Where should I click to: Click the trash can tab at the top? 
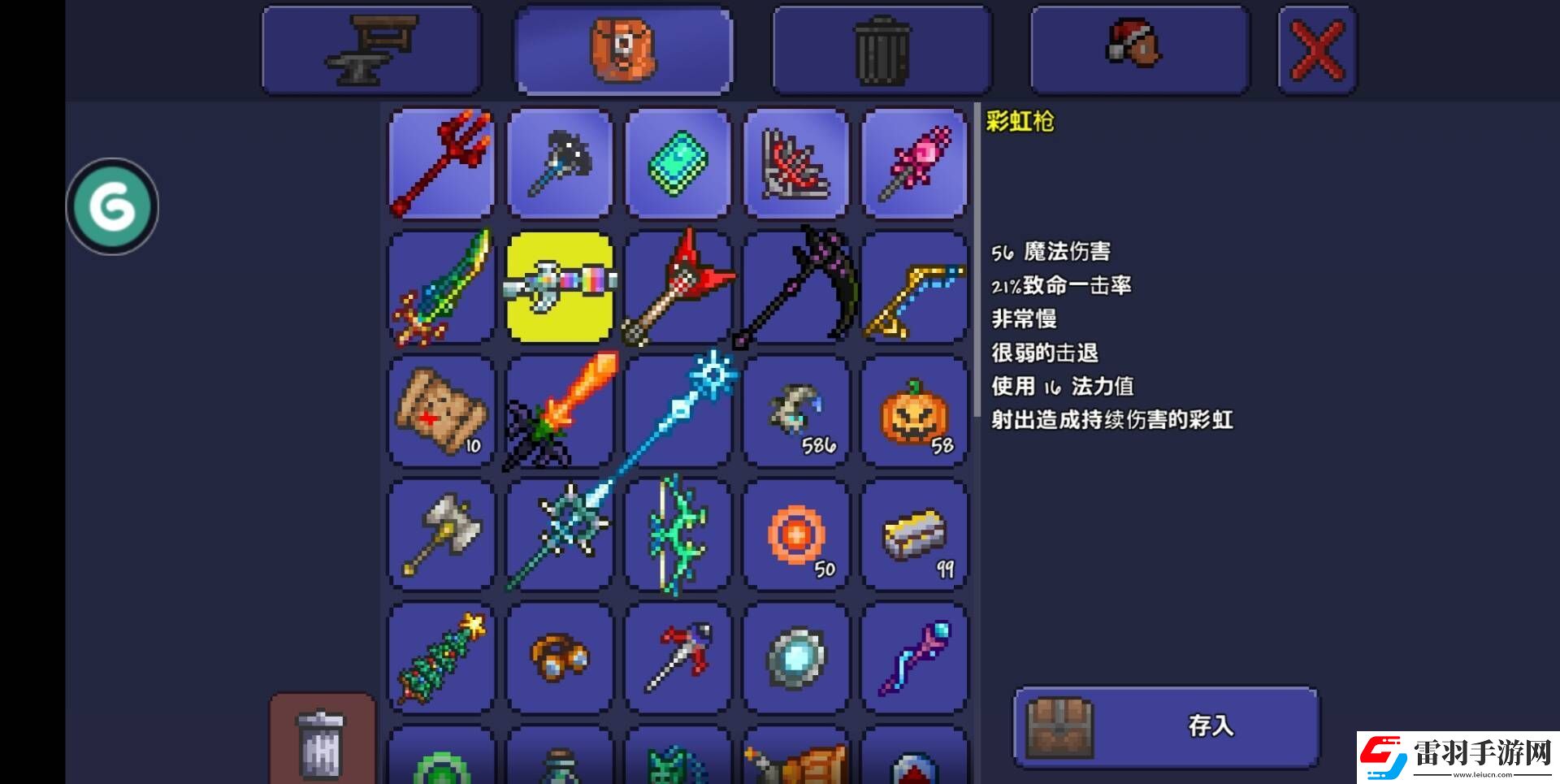coord(881,49)
